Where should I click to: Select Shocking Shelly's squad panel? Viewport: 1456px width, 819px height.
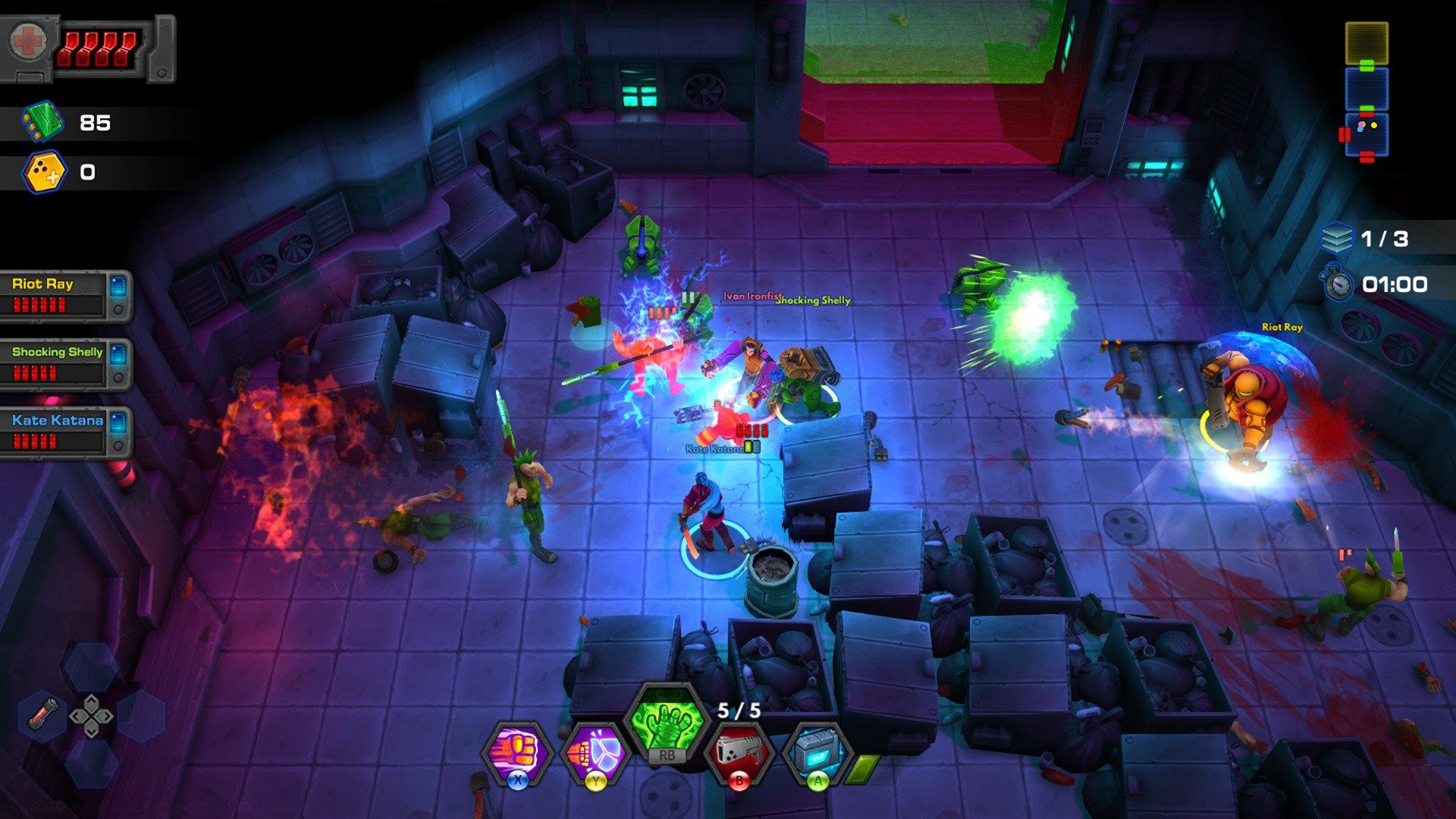click(x=65, y=364)
